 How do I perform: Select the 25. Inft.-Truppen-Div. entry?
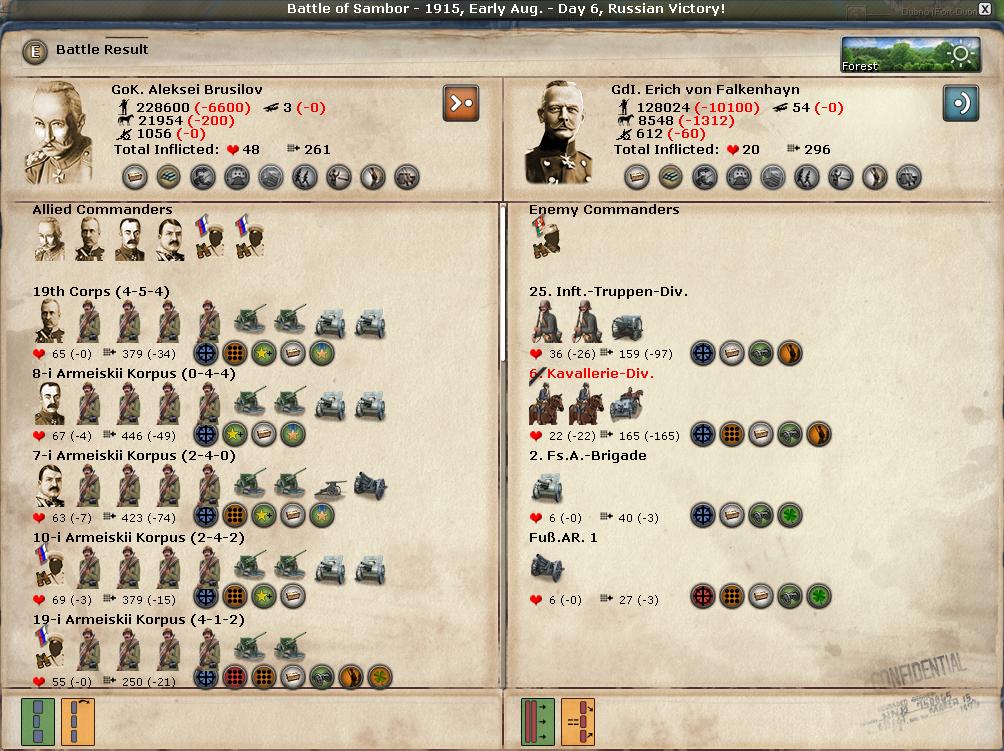(x=608, y=292)
